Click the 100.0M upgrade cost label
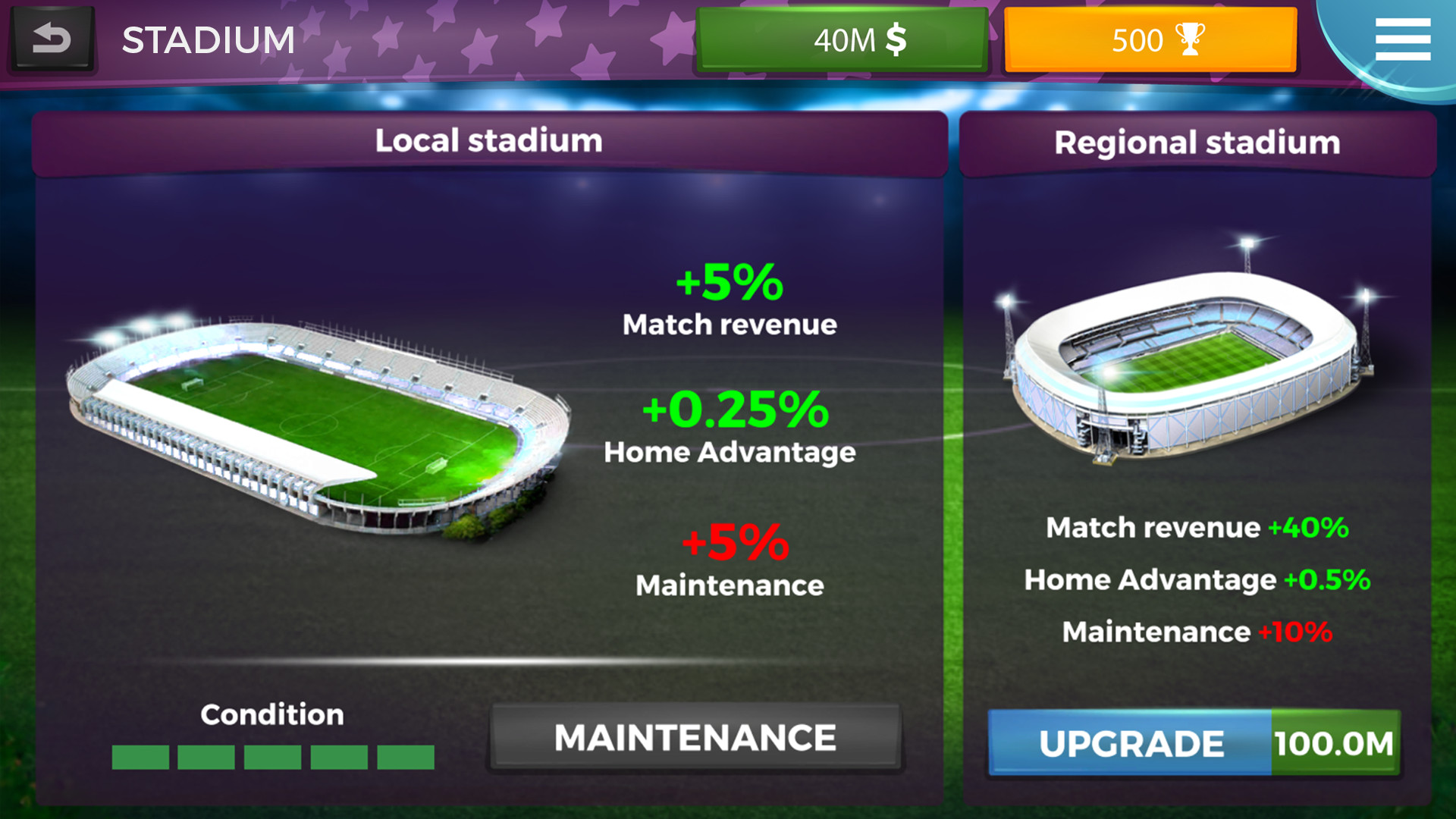This screenshot has width=1456, height=819. pyautogui.click(x=1336, y=743)
